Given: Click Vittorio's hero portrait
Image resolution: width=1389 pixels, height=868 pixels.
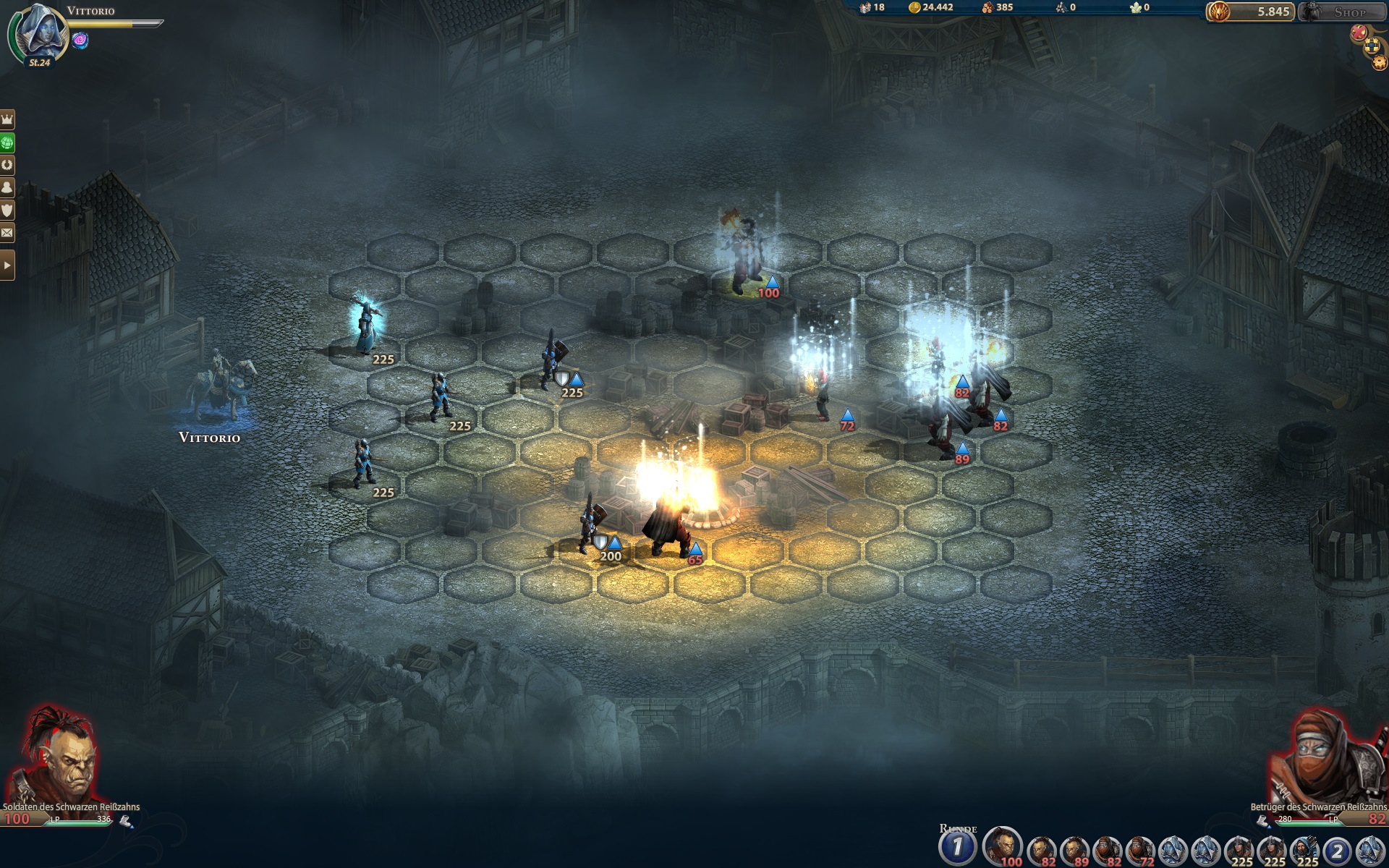Looking at the screenshot, I should pos(40,33).
